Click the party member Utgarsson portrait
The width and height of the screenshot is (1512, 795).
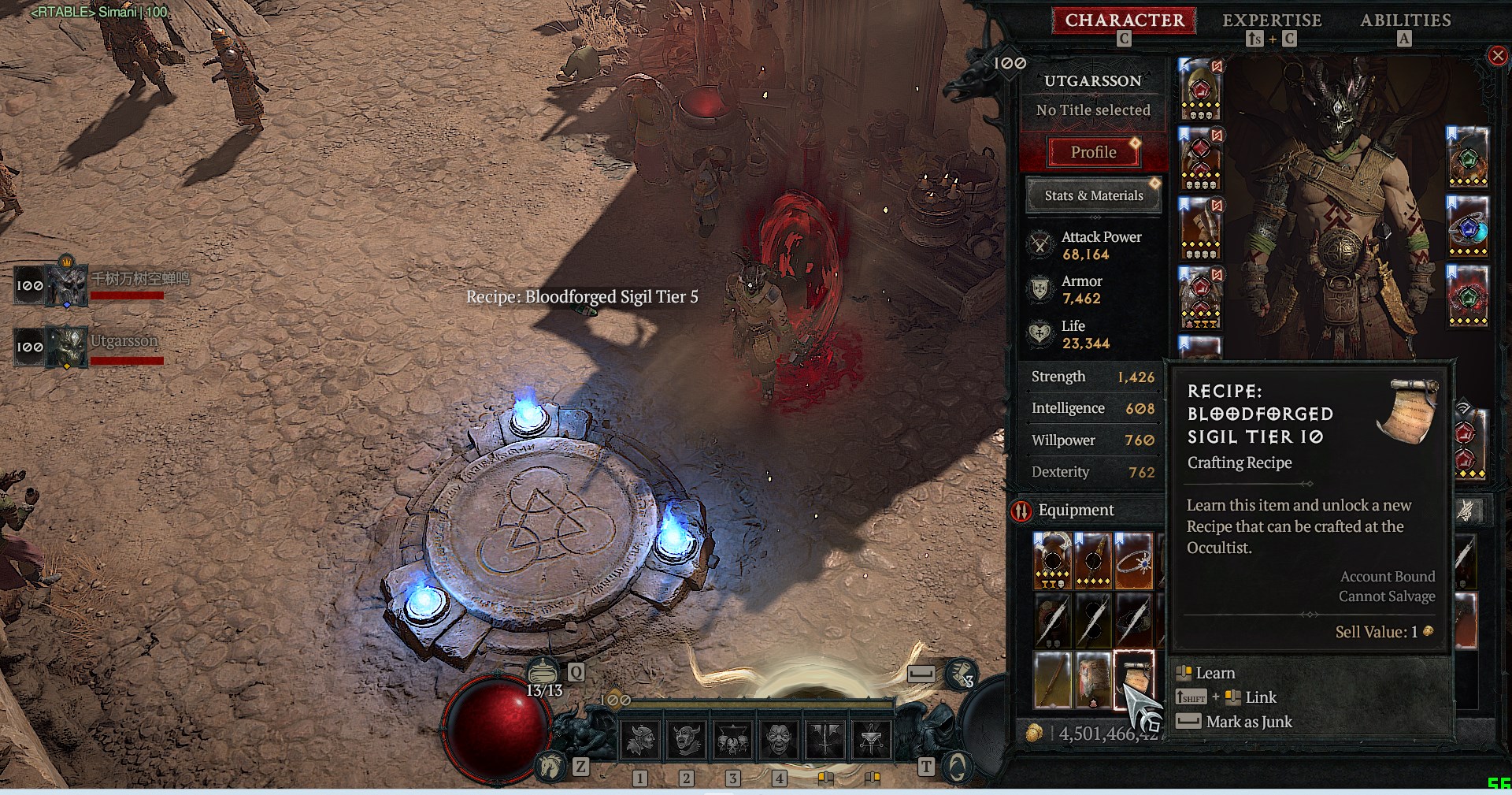(68, 347)
